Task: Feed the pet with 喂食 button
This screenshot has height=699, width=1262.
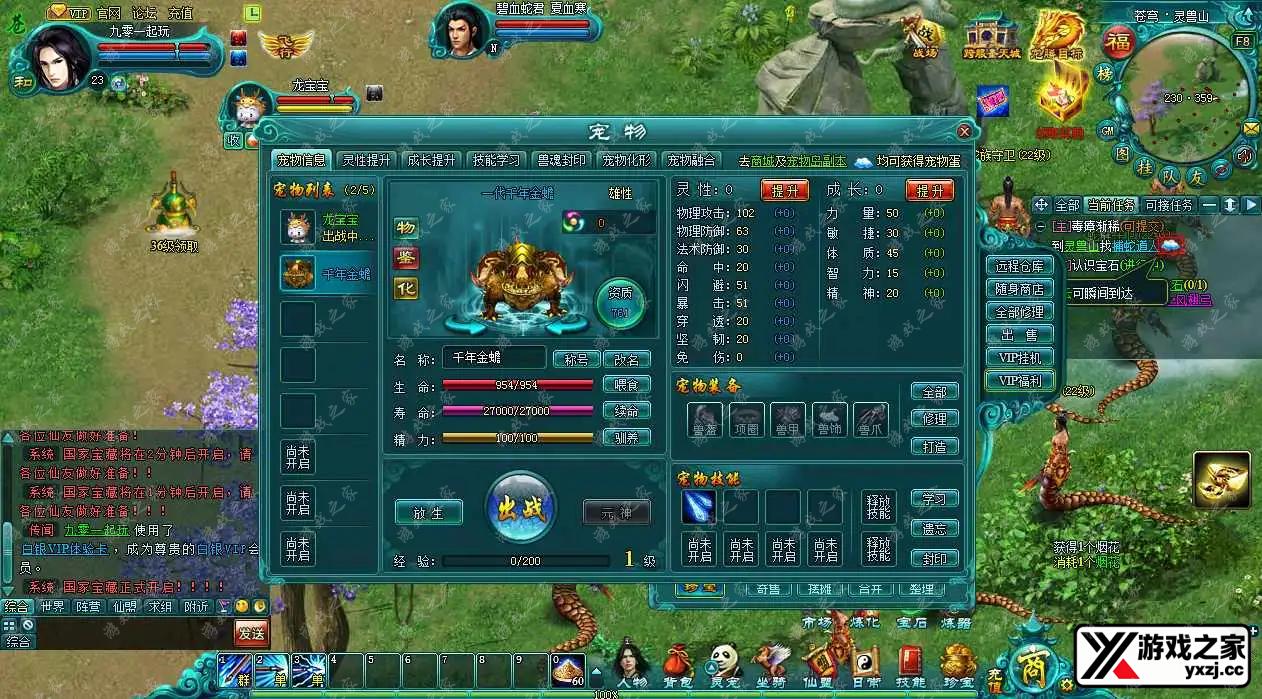Action: pos(627,385)
